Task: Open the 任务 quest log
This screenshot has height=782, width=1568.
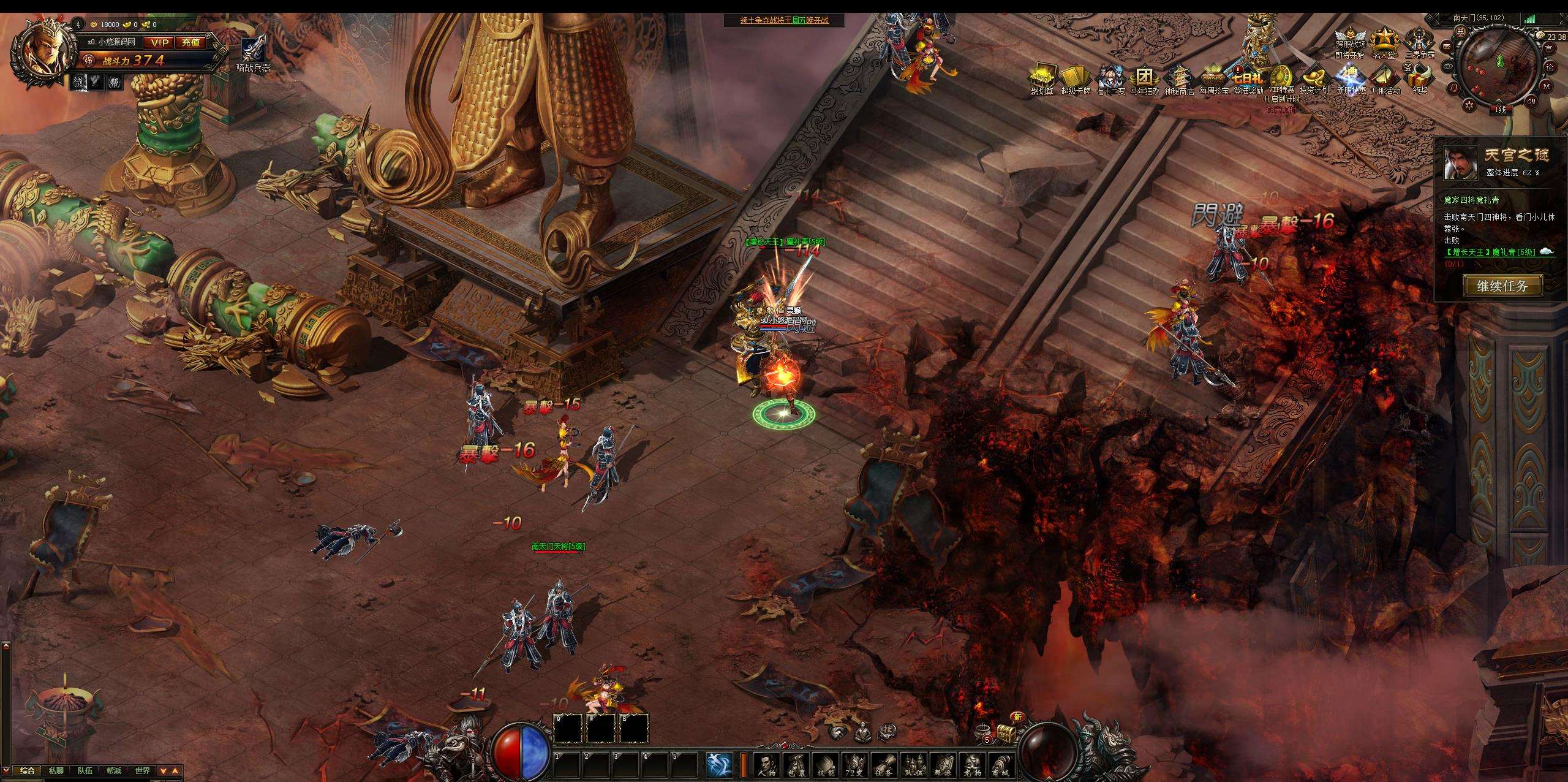Action: pos(884,764)
